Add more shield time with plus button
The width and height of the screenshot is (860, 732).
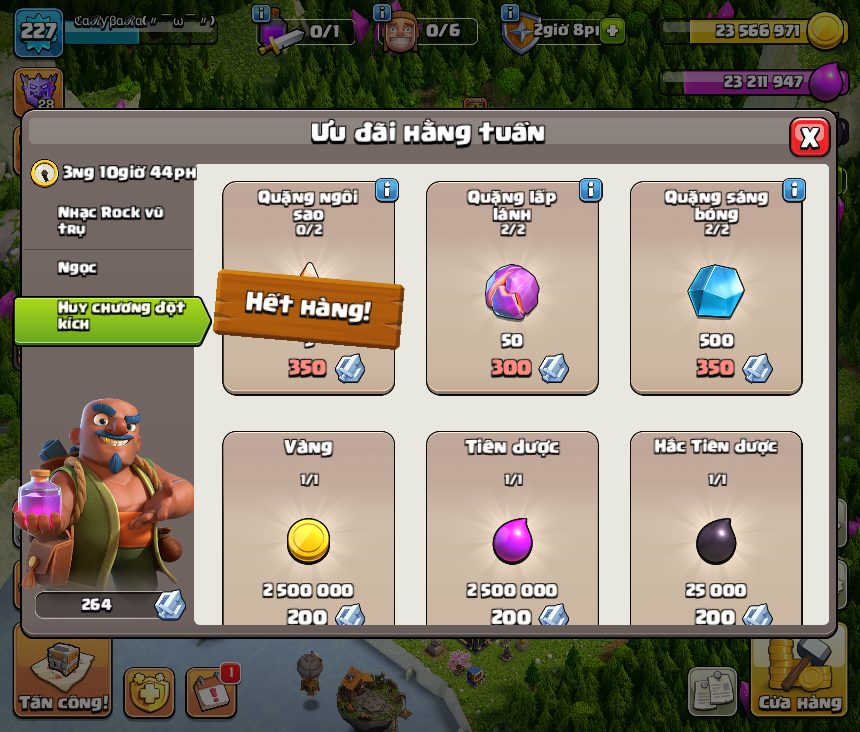point(612,31)
